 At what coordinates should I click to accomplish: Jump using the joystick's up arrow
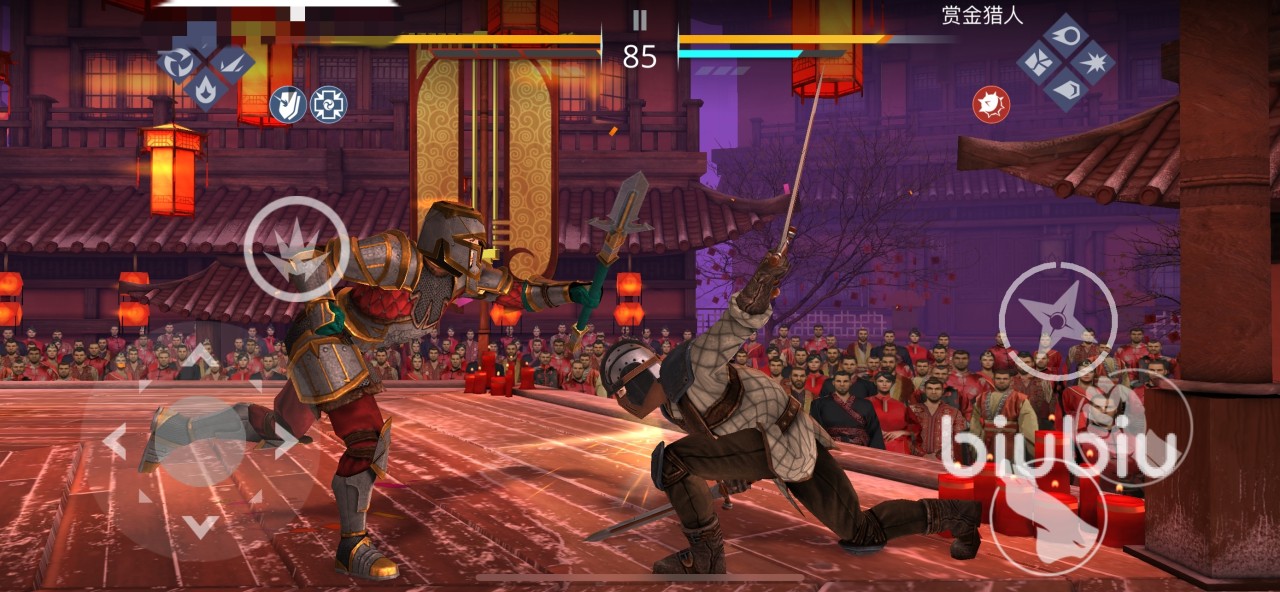coord(201,357)
